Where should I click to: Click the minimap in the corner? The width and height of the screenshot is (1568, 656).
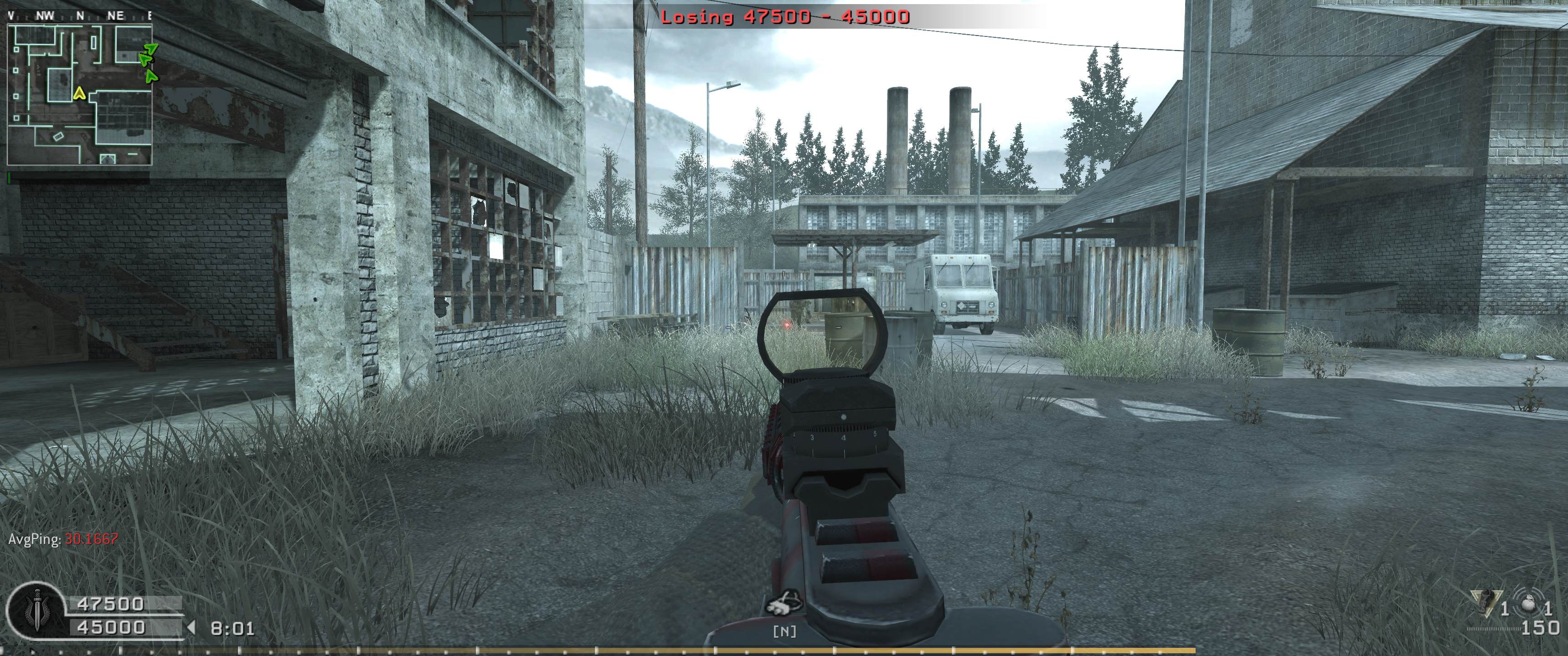point(79,94)
